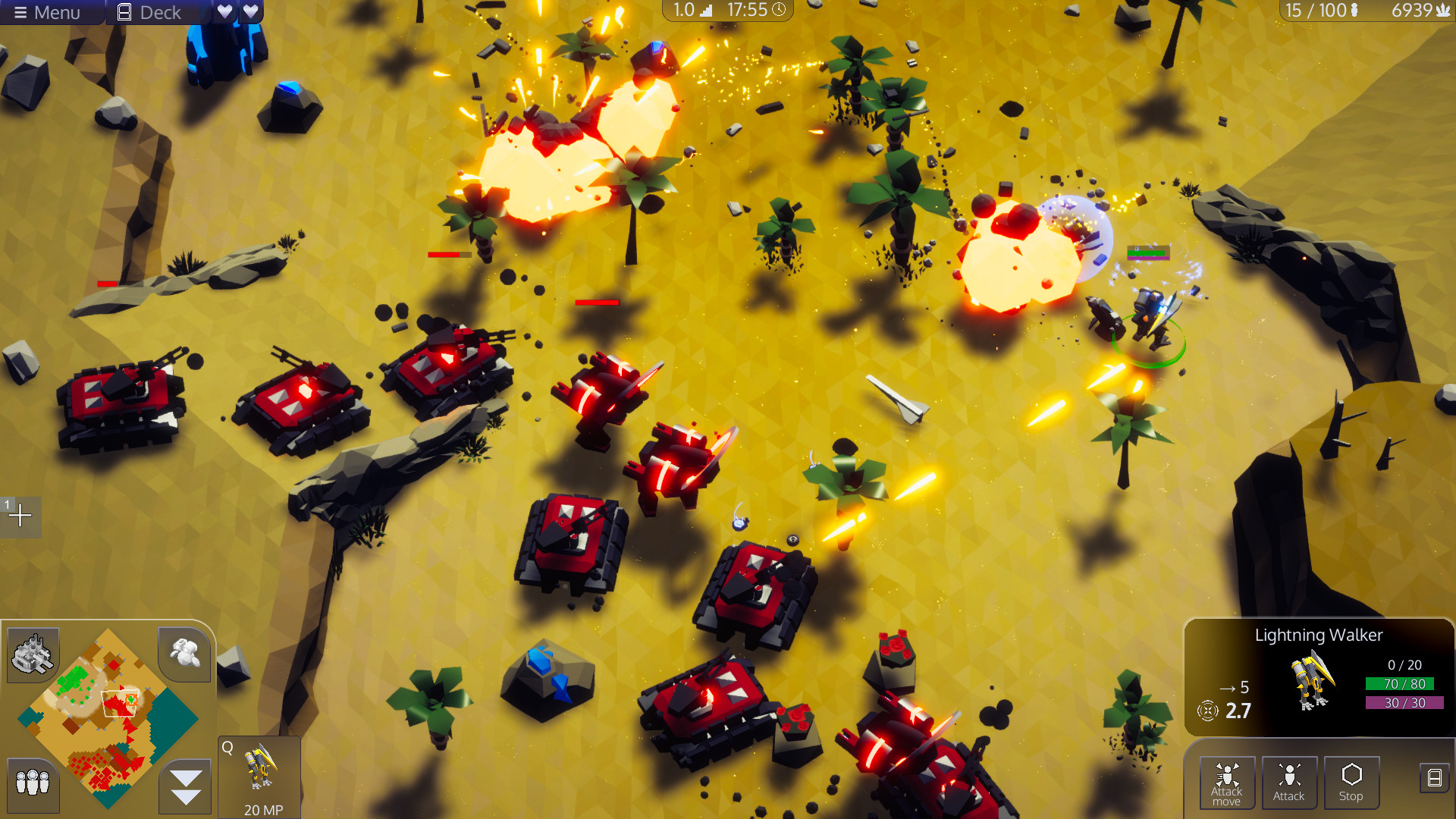
Task: Click the game speed signal bars icon near 1.0
Action: pos(707,11)
